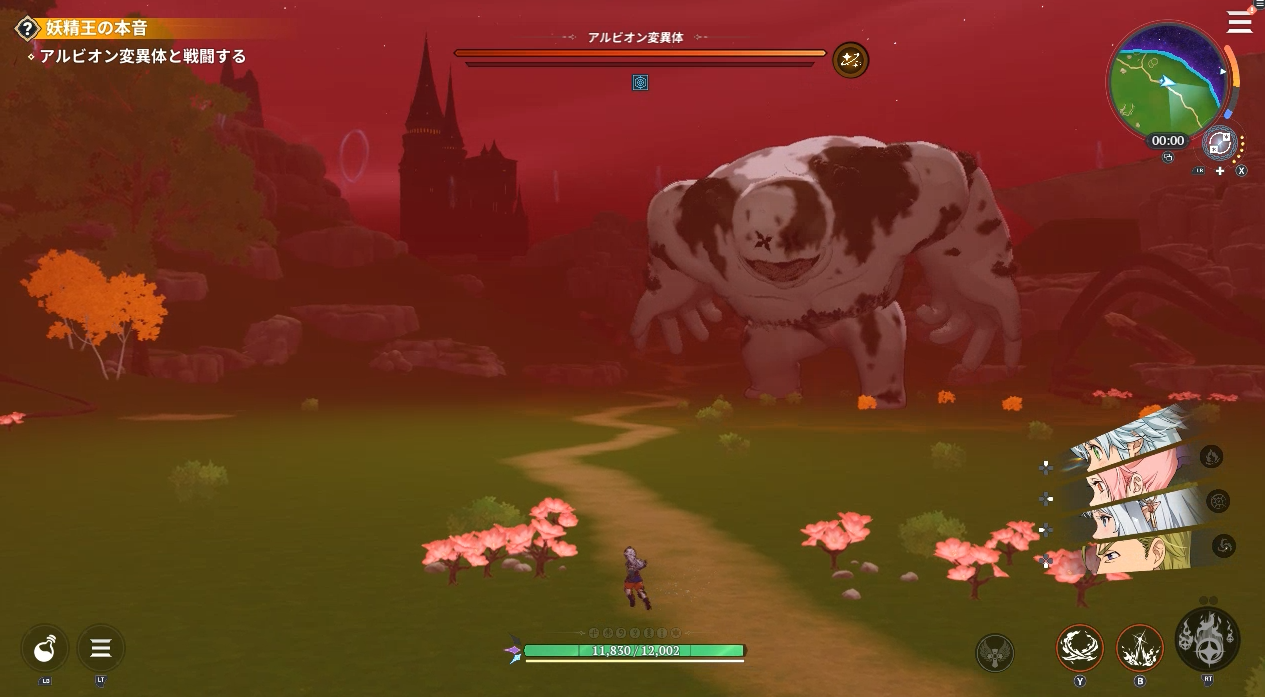Viewport: 1265px width, 697px height.
Task: Activate the swirling slash skill
Action: [1080, 648]
